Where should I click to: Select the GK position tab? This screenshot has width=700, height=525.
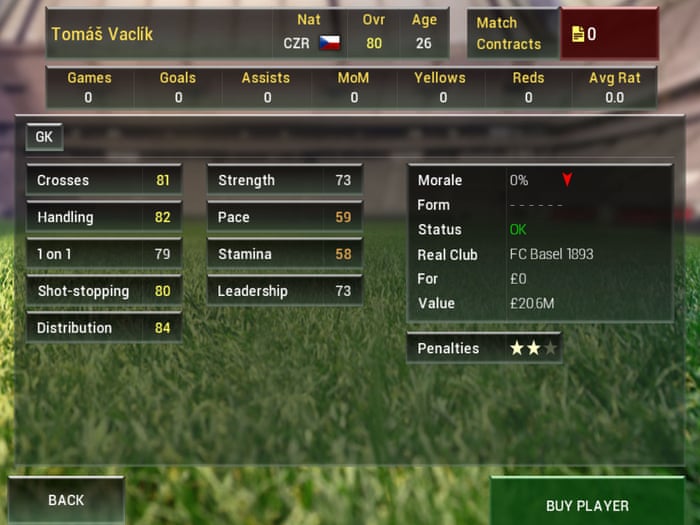point(44,137)
